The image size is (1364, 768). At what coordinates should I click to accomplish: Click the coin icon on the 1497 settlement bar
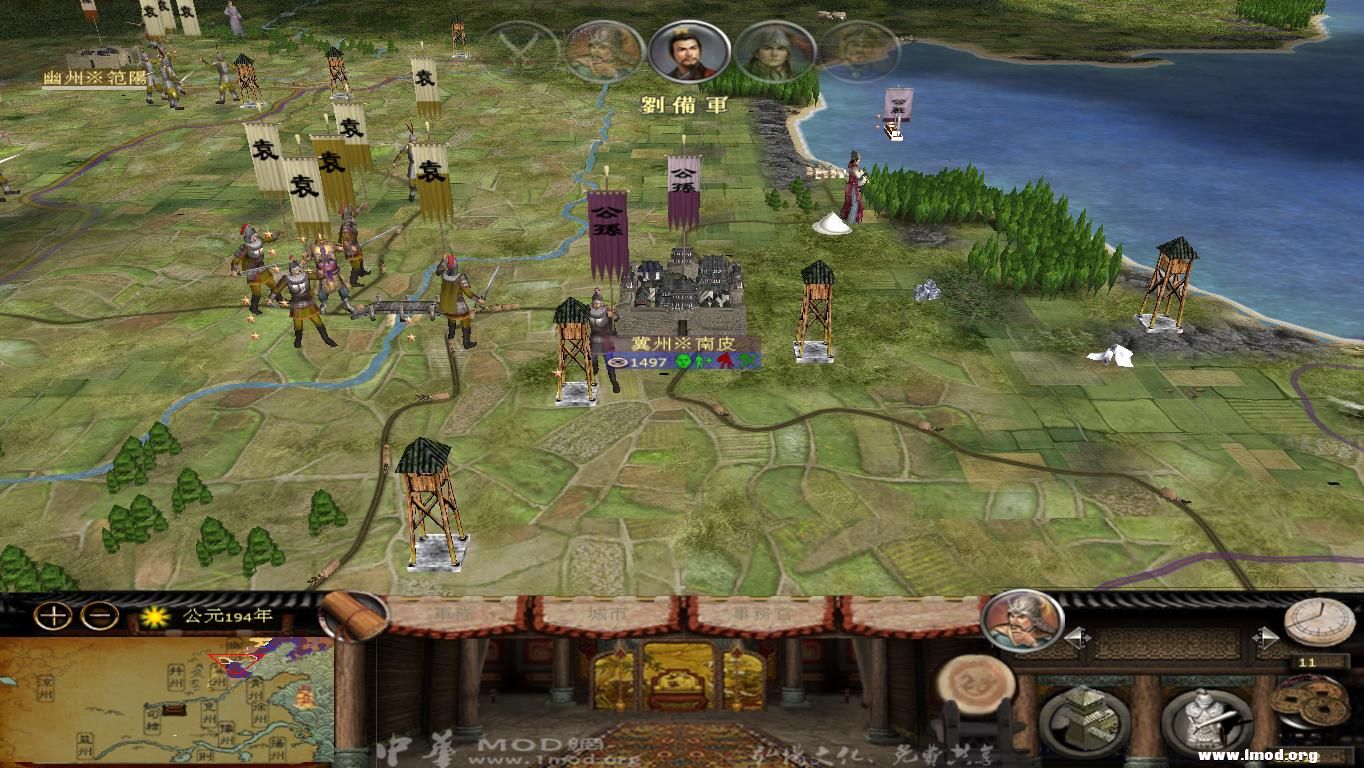pyautogui.click(x=620, y=363)
